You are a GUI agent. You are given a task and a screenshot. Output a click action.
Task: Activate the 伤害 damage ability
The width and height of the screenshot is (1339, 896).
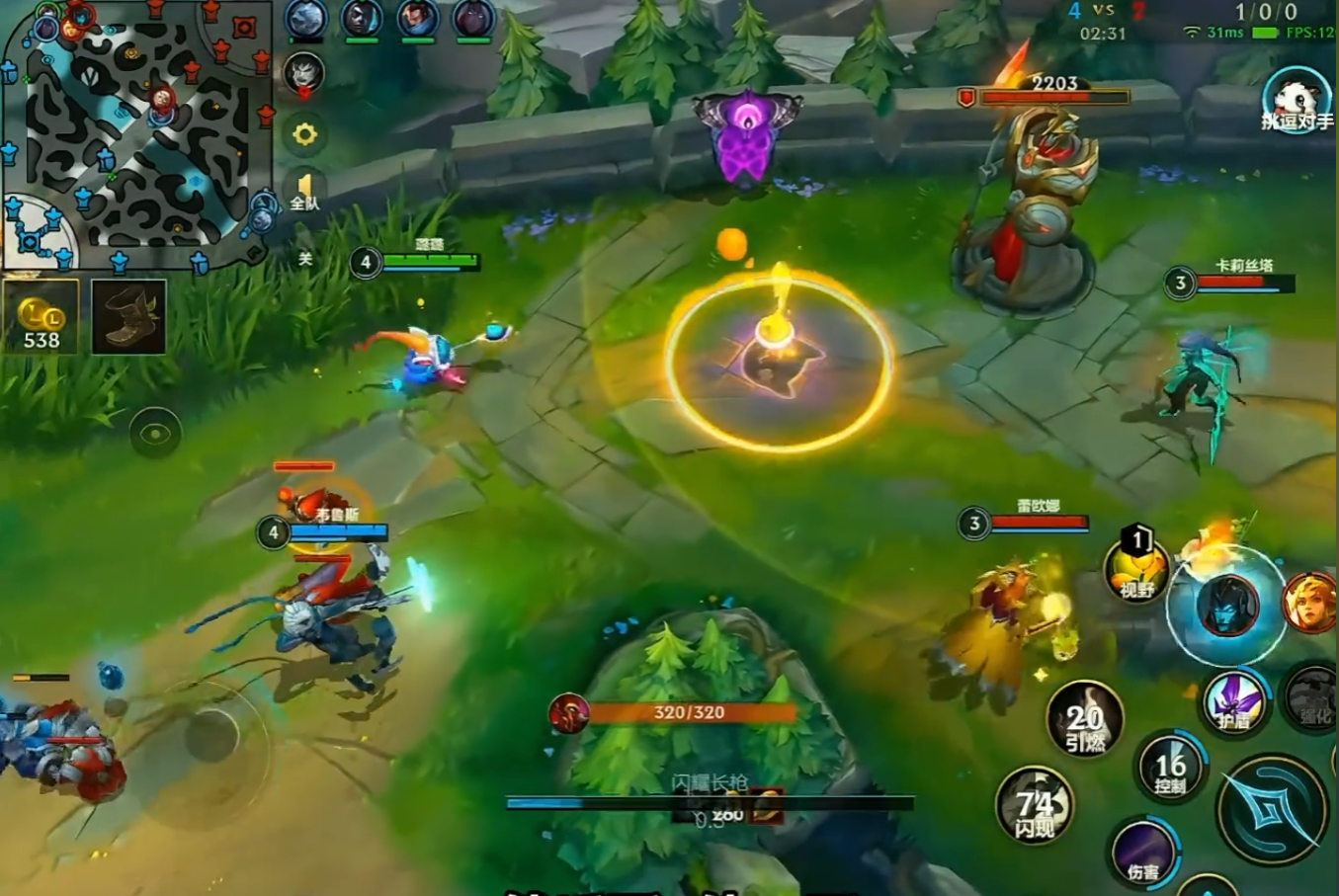point(1143,852)
